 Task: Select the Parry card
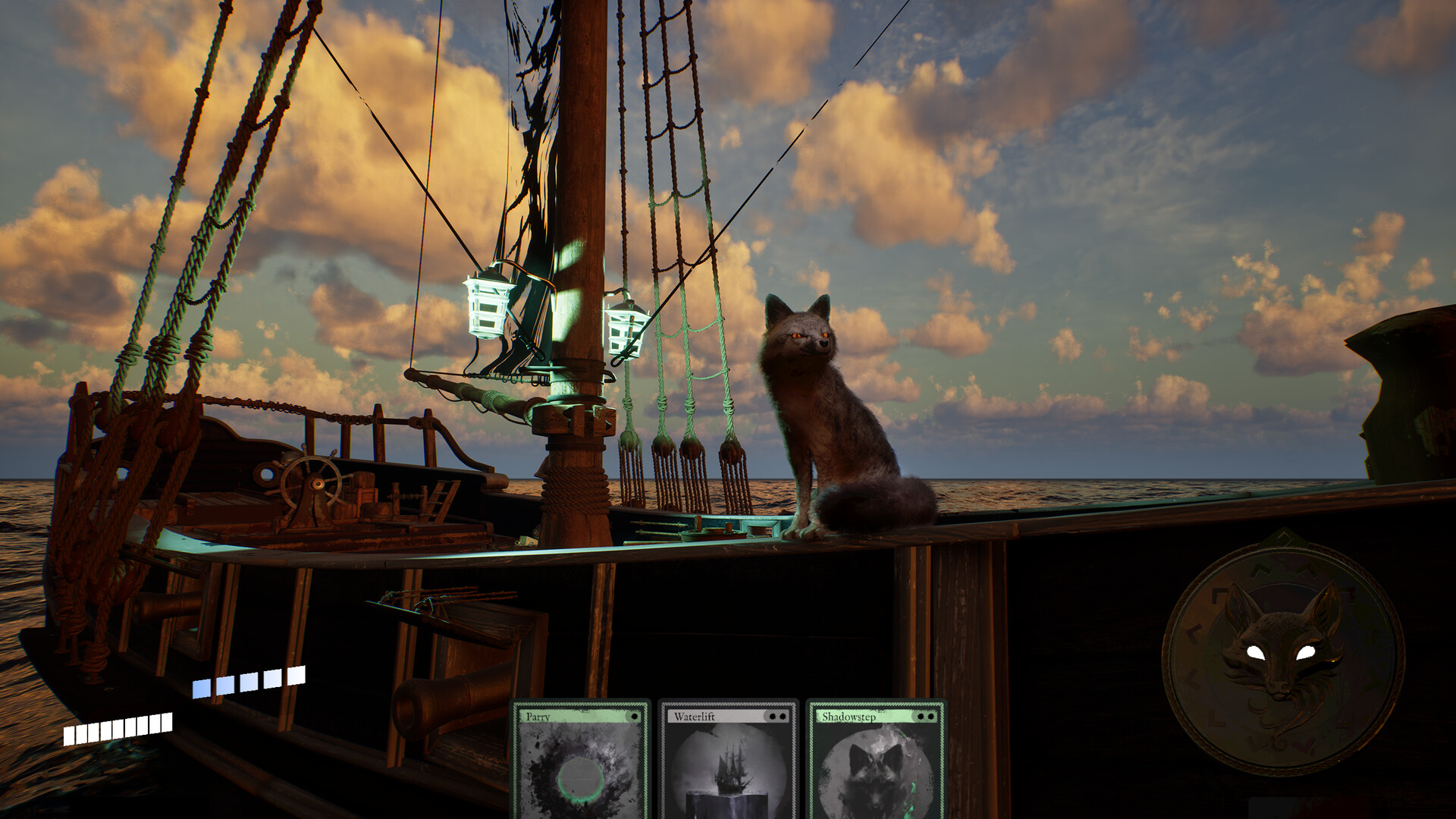[x=581, y=762]
